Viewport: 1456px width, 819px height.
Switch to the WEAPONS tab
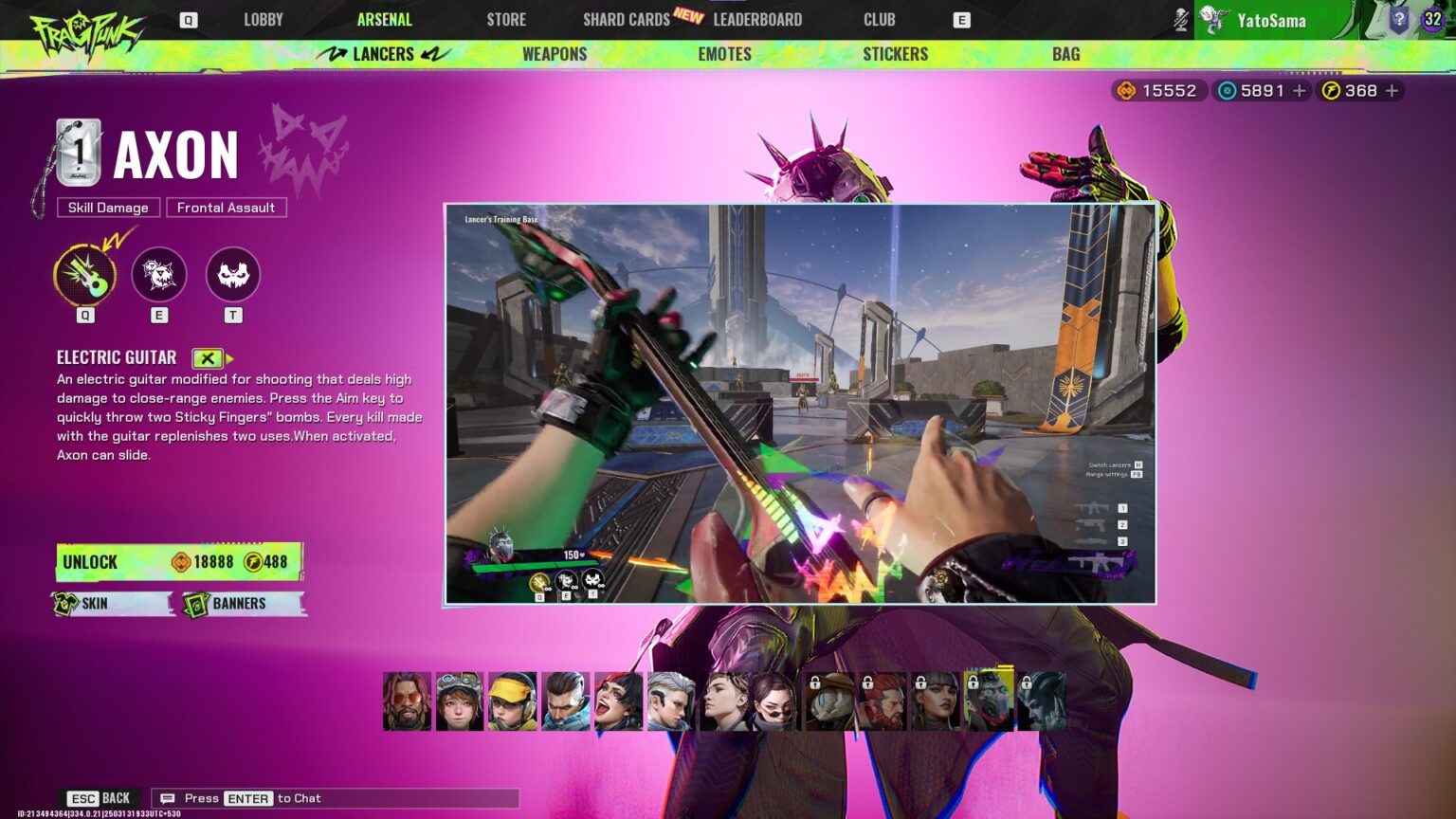point(554,54)
